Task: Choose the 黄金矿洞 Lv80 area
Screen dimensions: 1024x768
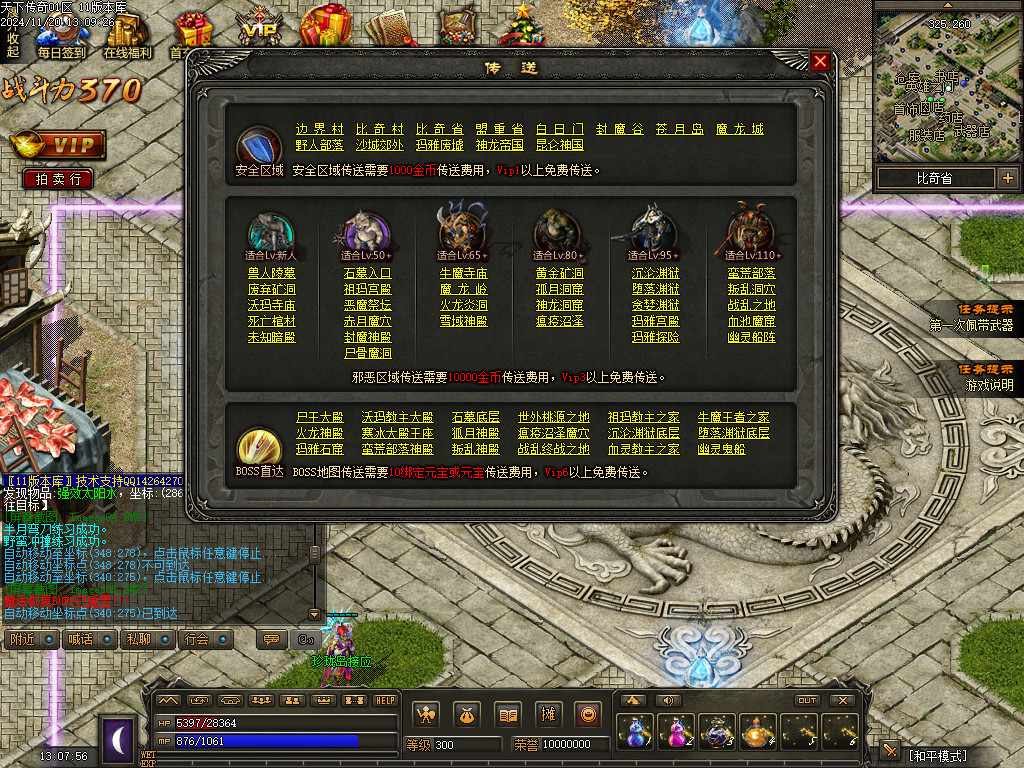Action: (559, 273)
